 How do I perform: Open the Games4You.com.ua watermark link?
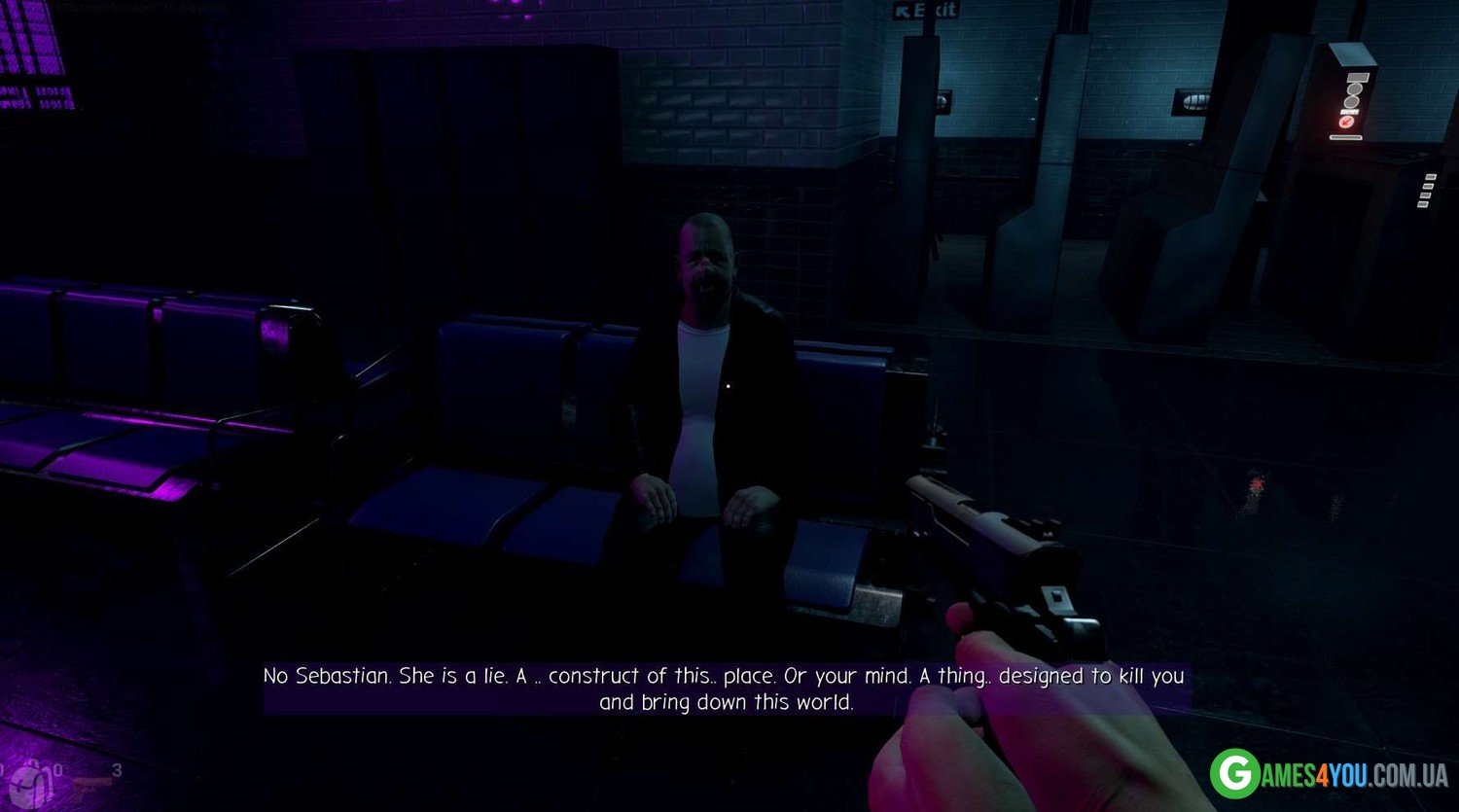tap(1329, 774)
